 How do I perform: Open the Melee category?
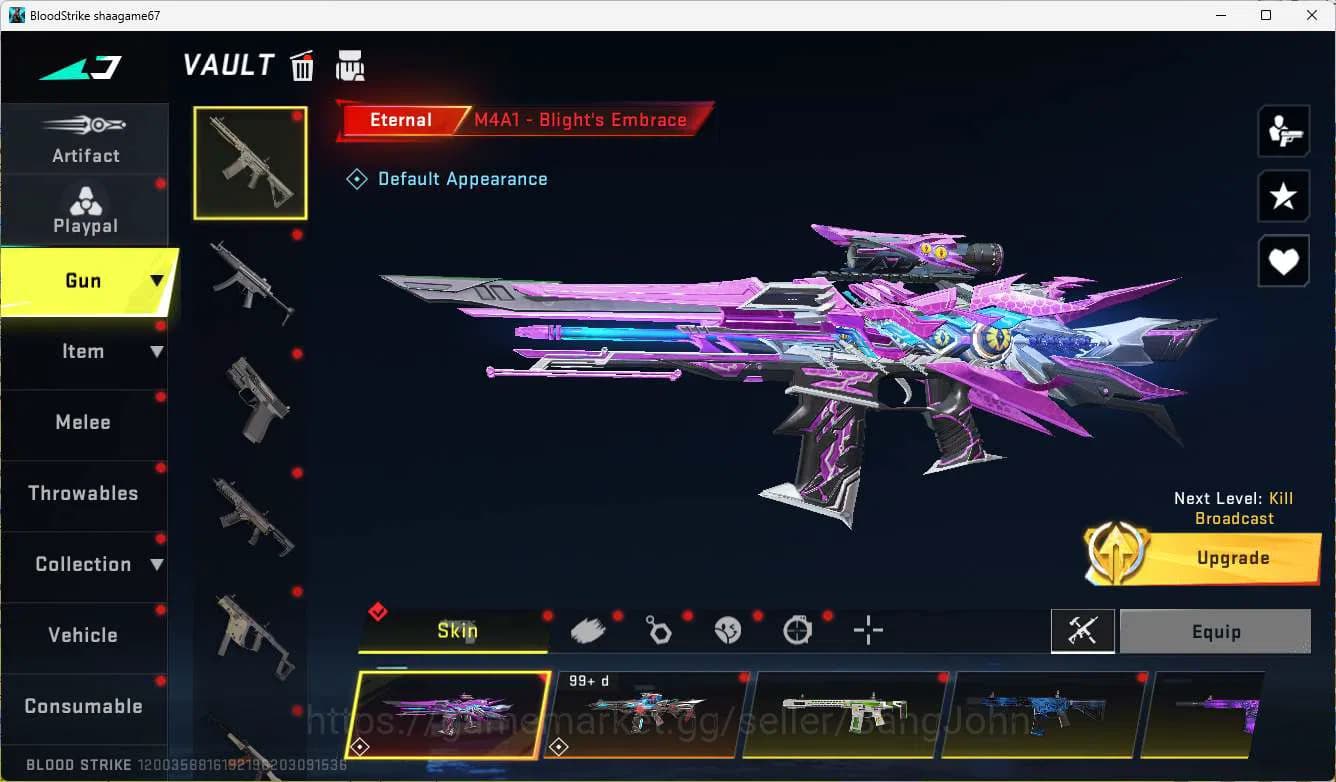click(83, 422)
